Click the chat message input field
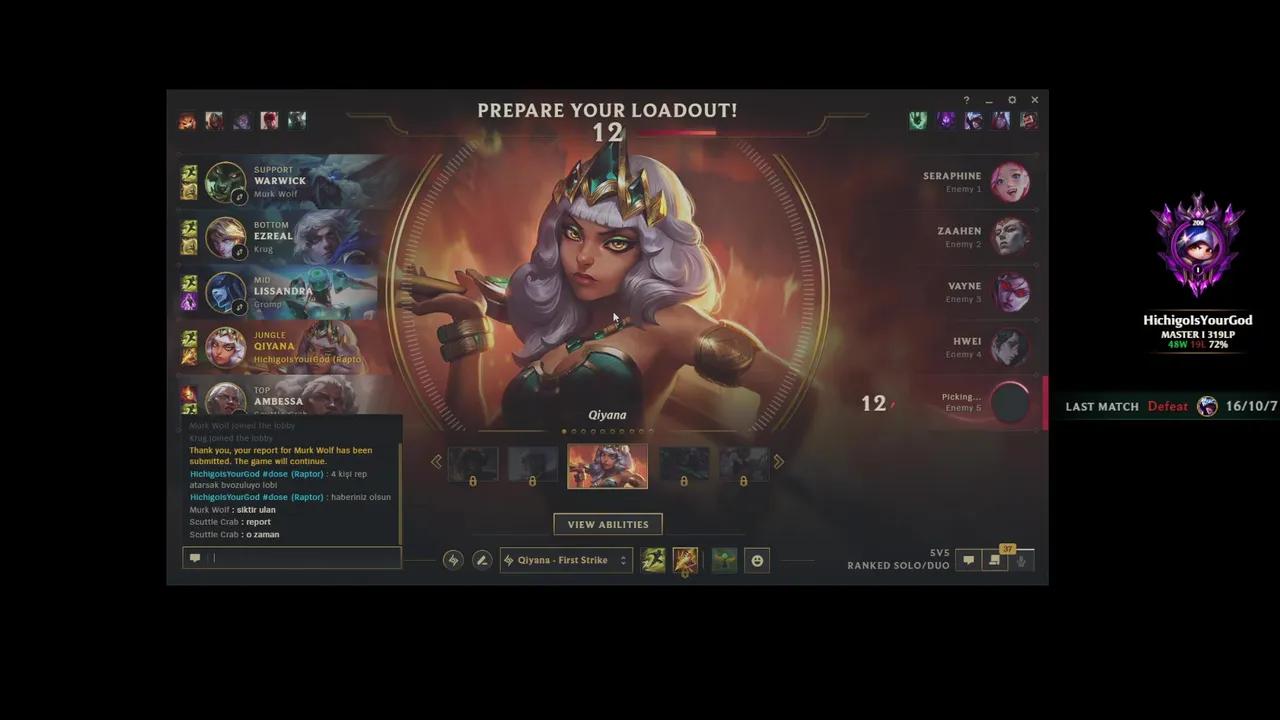Image resolution: width=1280 pixels, height=720 pixels. click(295, 558)
